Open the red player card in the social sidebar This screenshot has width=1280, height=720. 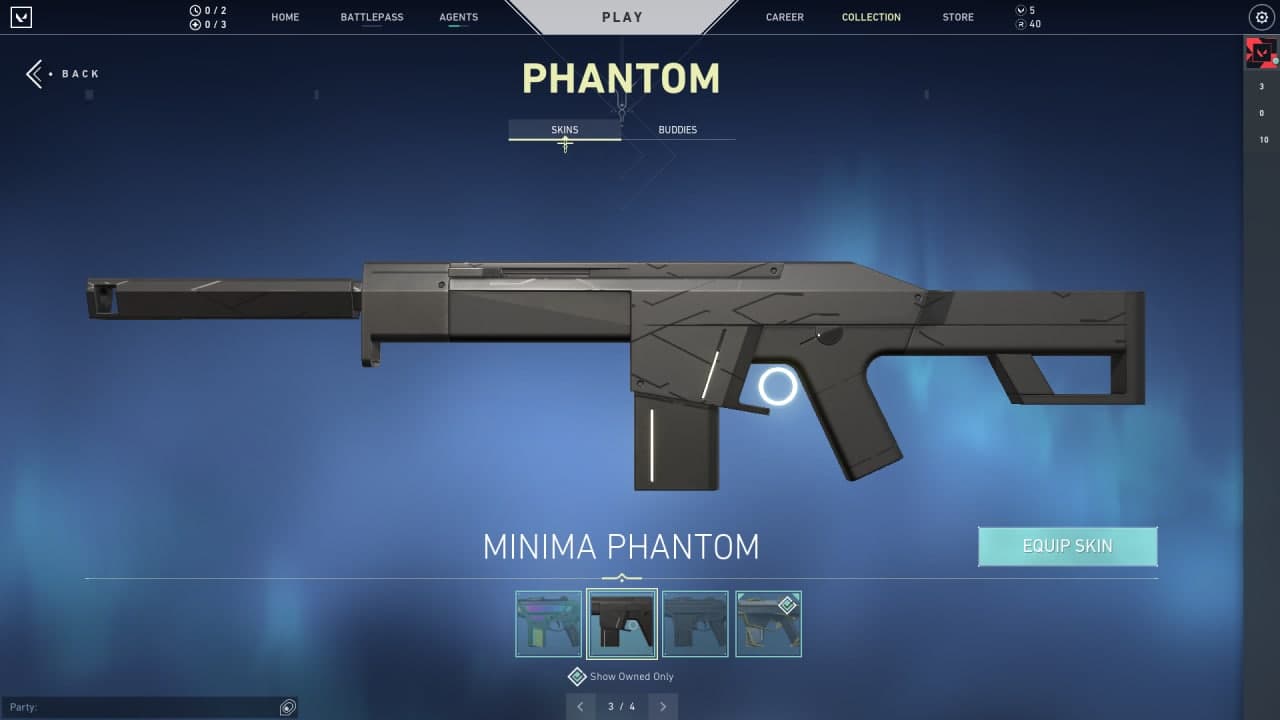(1260, 53)
